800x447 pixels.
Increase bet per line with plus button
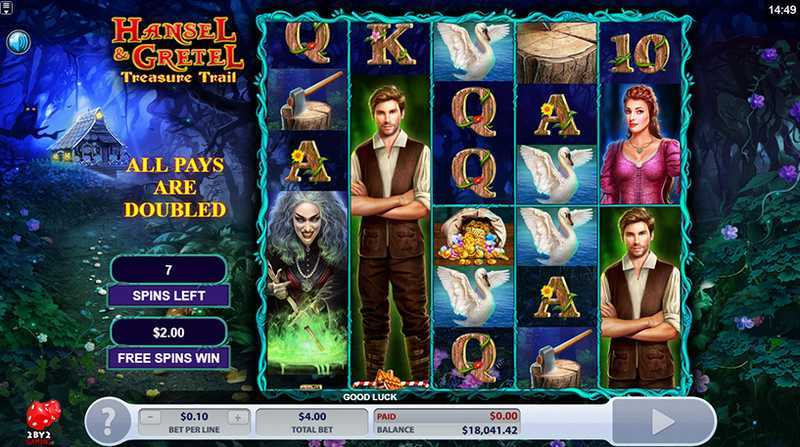[x=237, y=417]
